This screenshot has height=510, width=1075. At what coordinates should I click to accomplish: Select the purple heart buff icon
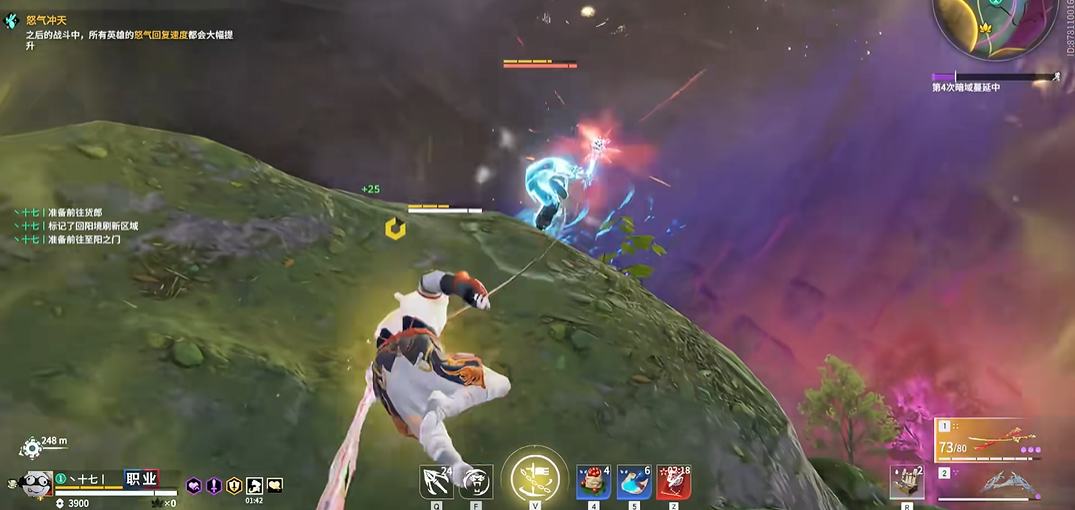click(194, 486)
